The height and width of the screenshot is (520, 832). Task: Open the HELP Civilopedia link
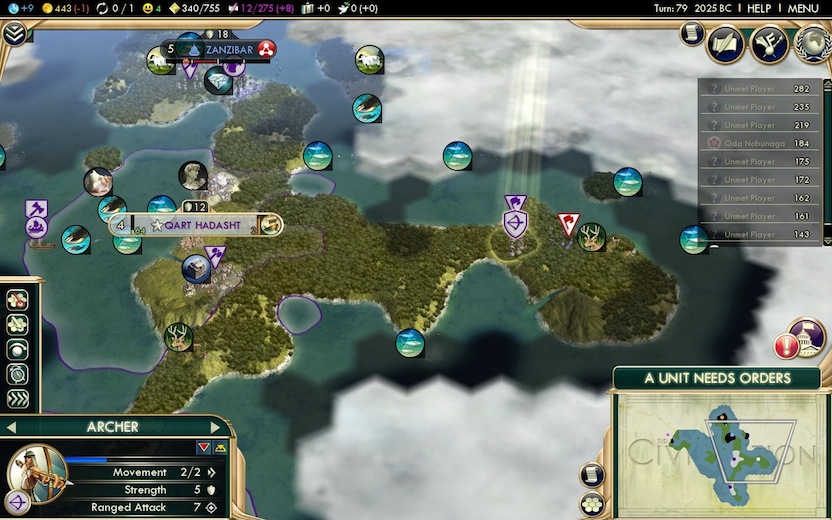(758, 8)
